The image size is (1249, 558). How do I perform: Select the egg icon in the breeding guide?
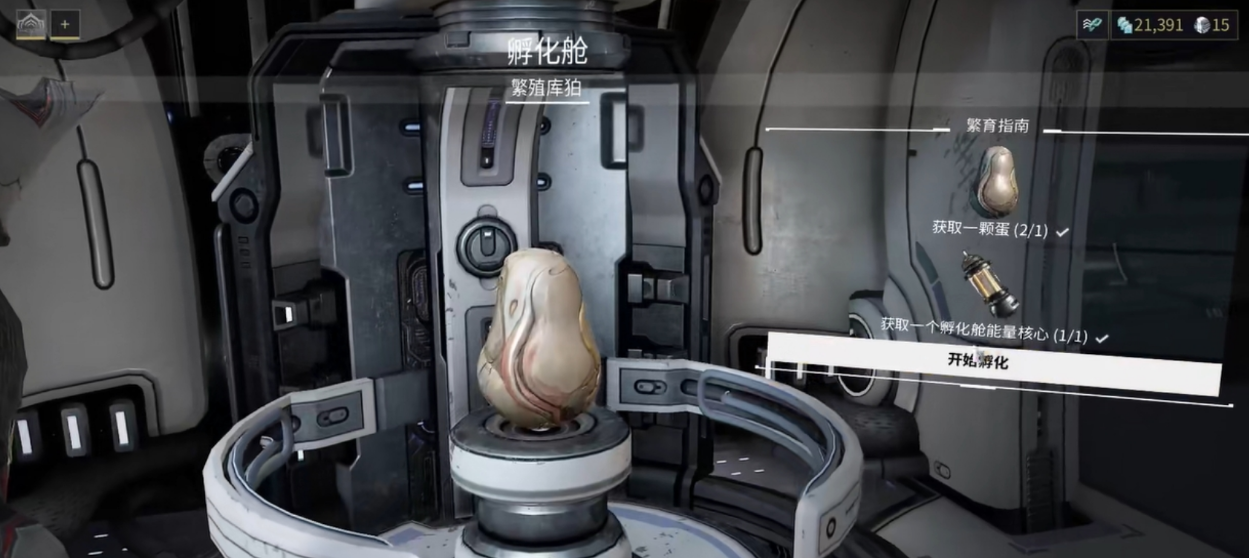996,181
